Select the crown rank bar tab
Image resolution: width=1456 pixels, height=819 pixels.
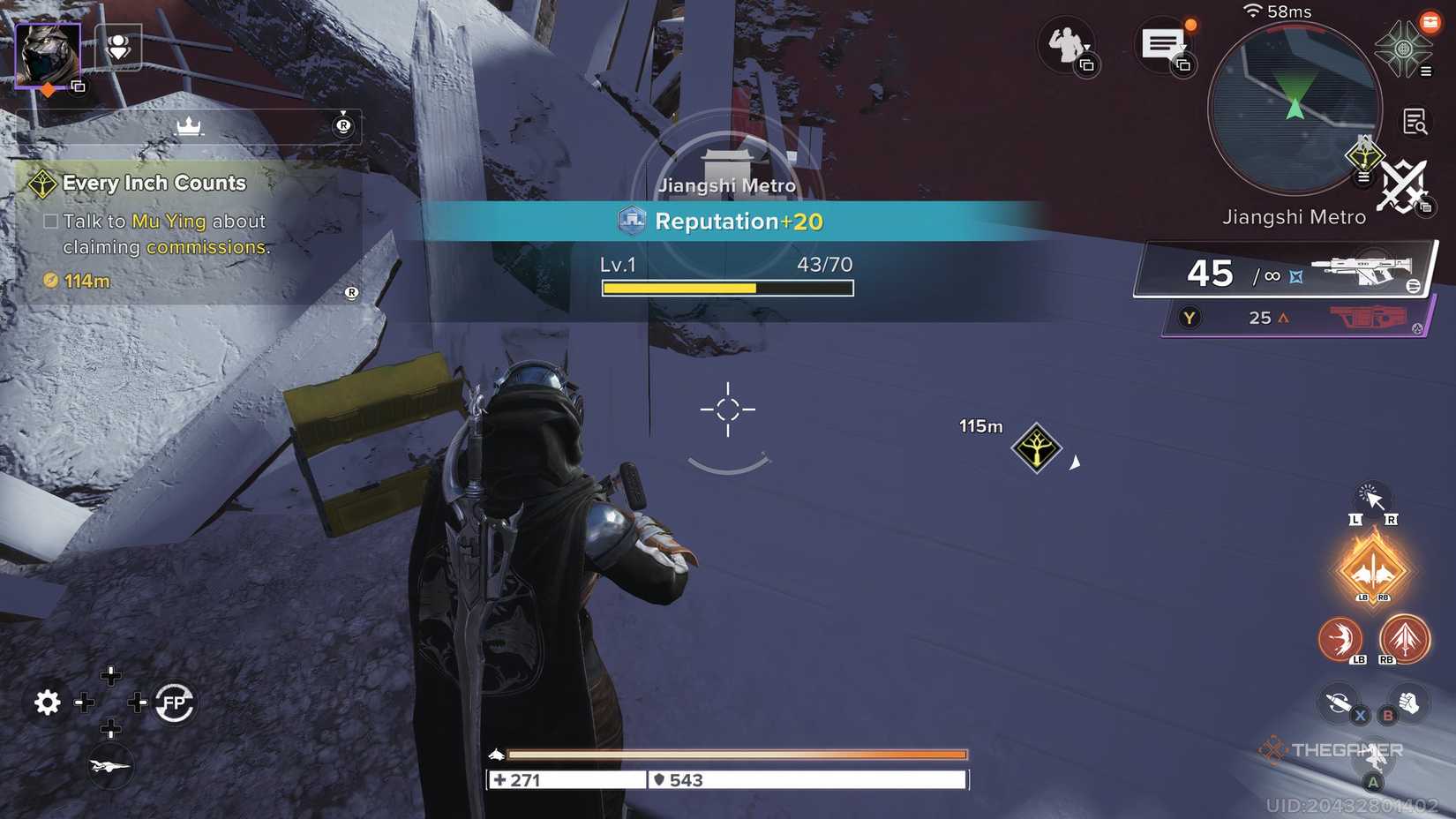(x=189, y=126)
